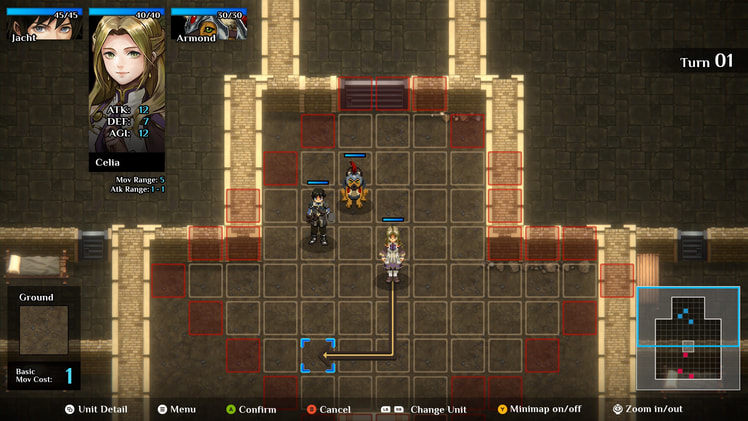Pick the black-haired Jacht unit on the board
748x421 pixels.
pos(318,217)
